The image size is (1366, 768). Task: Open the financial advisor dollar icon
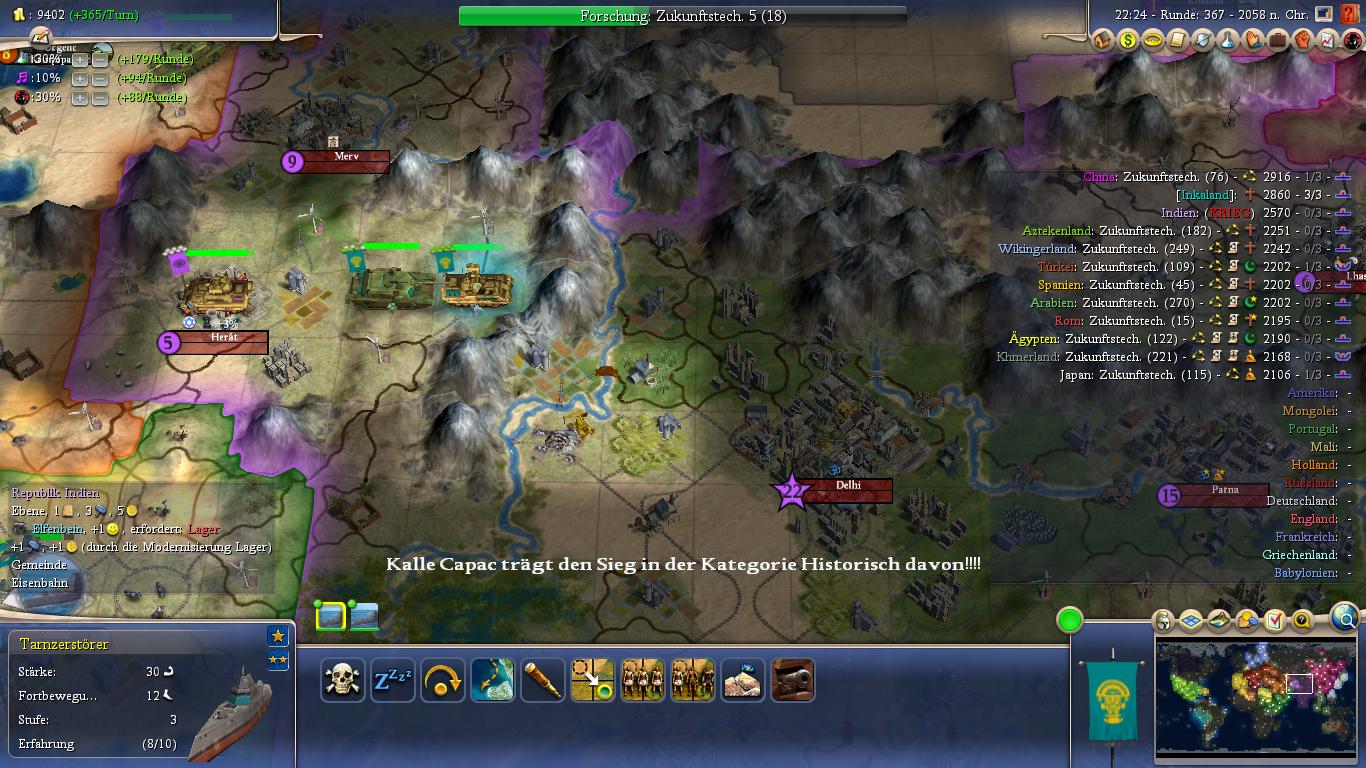point(1128,40)
